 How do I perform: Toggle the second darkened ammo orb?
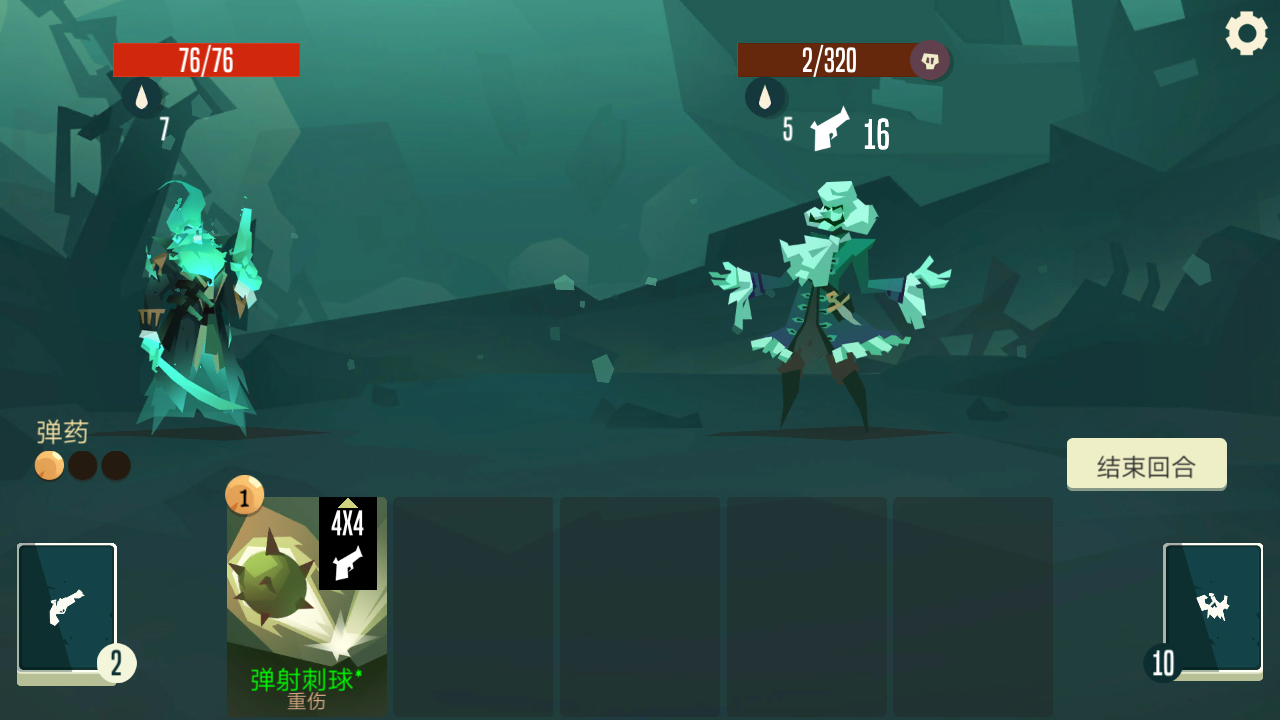82,465
